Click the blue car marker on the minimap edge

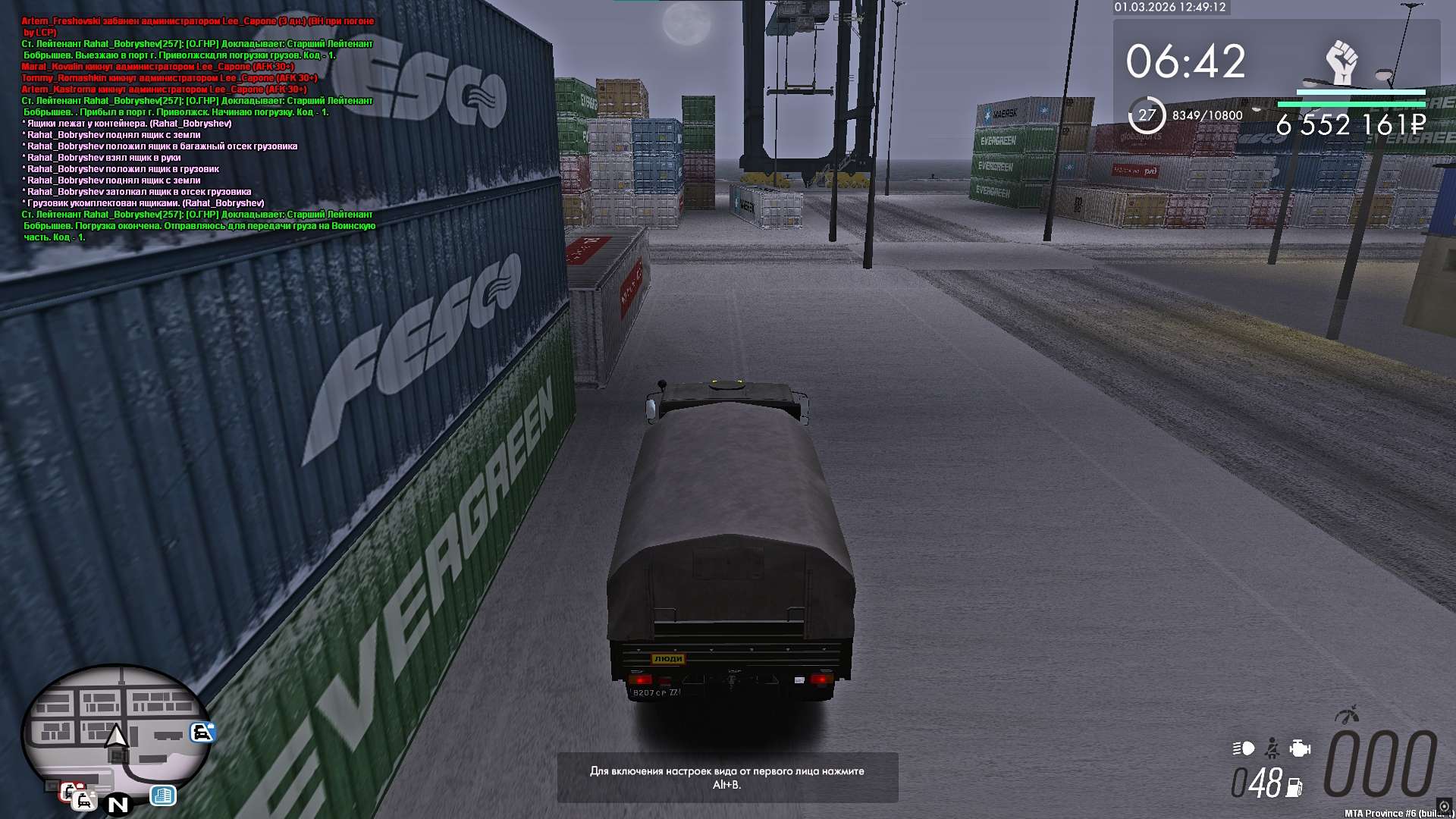tap(202, 732)
